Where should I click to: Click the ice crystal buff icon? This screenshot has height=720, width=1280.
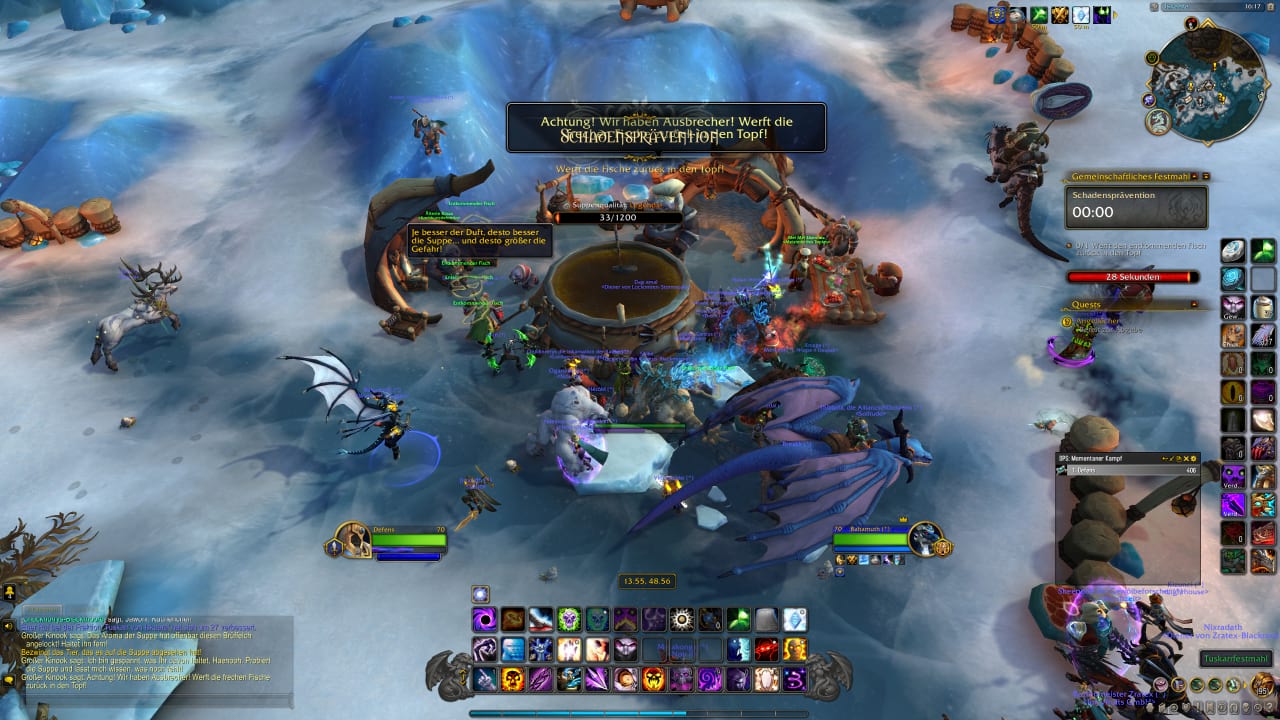click(1082, 15)
